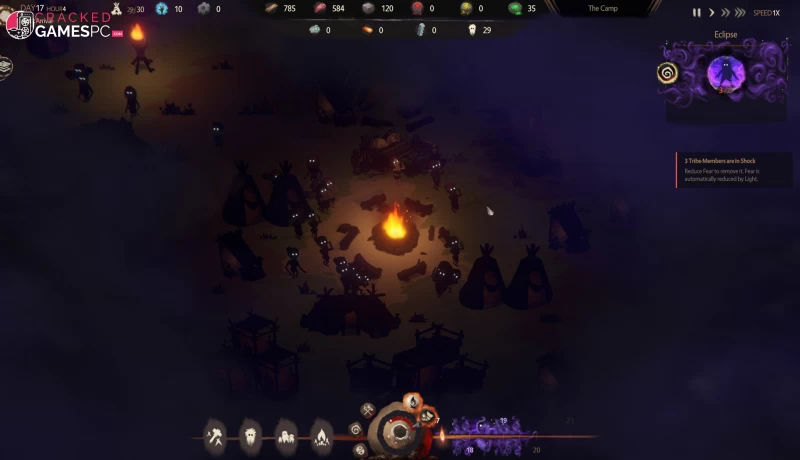Click the golden spiral icon beside Eclipse
The image size is (800, 460).
pyautogui.click(x=667, y=73)
